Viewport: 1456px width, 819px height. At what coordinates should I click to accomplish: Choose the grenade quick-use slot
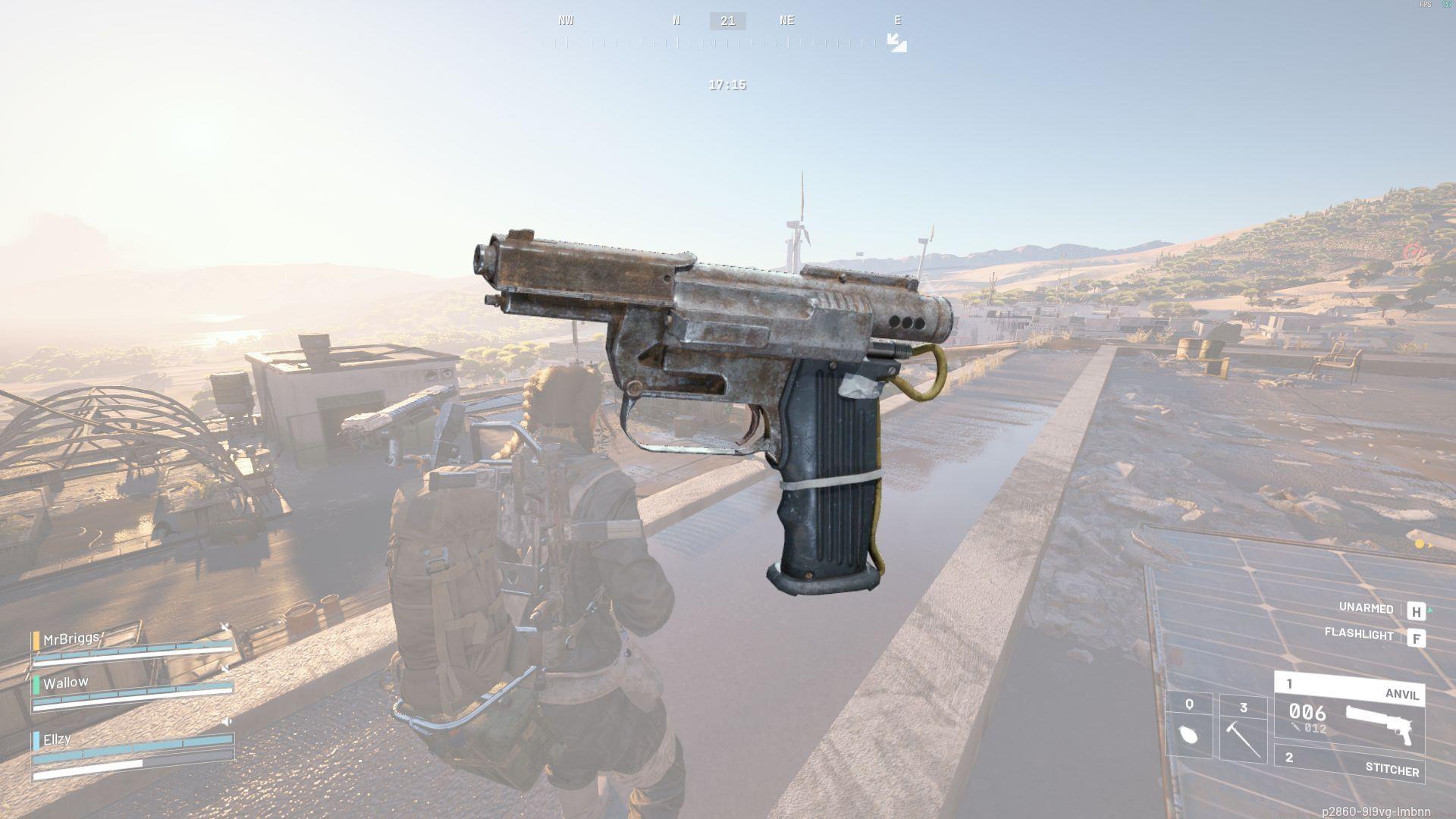[1189, 726]
